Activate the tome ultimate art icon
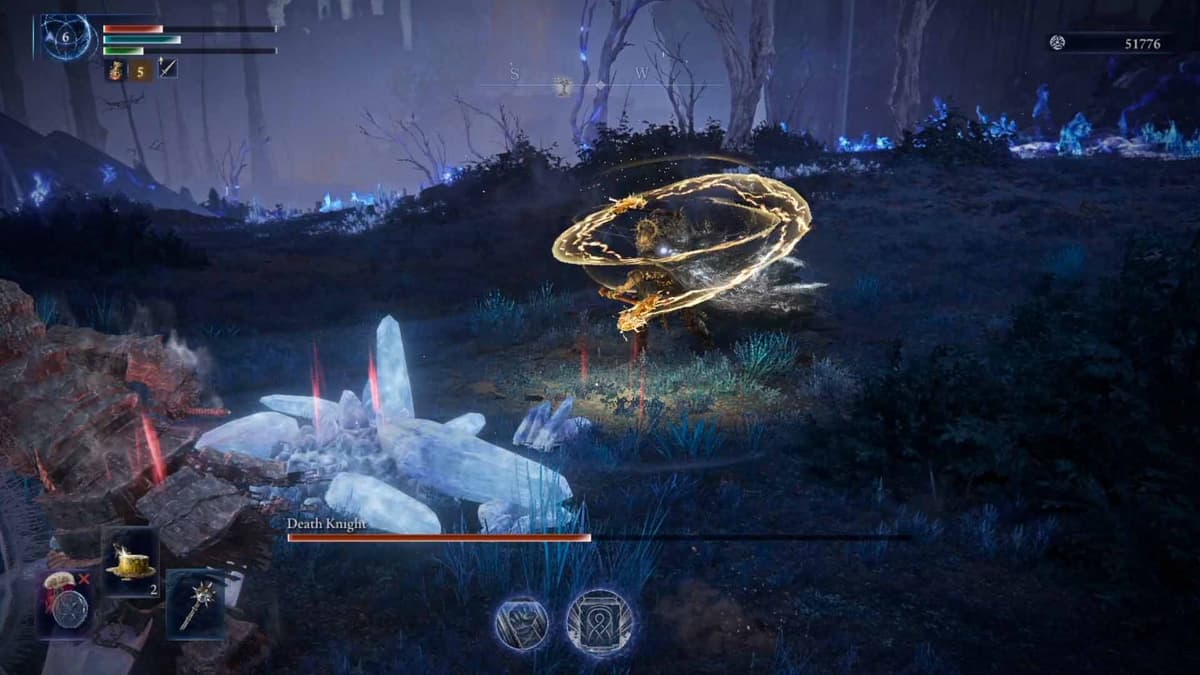Image resolution: width=1200 pixels, height=675 pixels. coord(600,622)
